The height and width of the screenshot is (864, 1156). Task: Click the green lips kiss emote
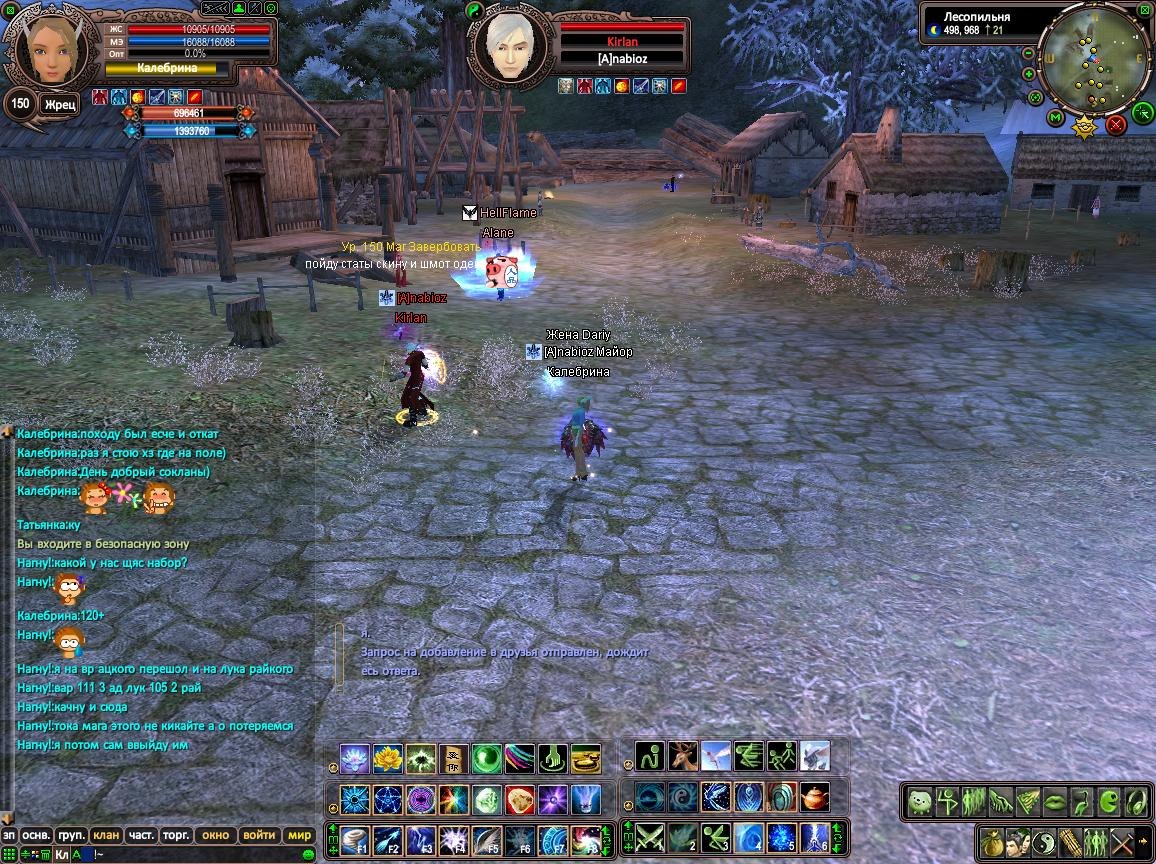pyautogui.click(x=1055, y=801)
